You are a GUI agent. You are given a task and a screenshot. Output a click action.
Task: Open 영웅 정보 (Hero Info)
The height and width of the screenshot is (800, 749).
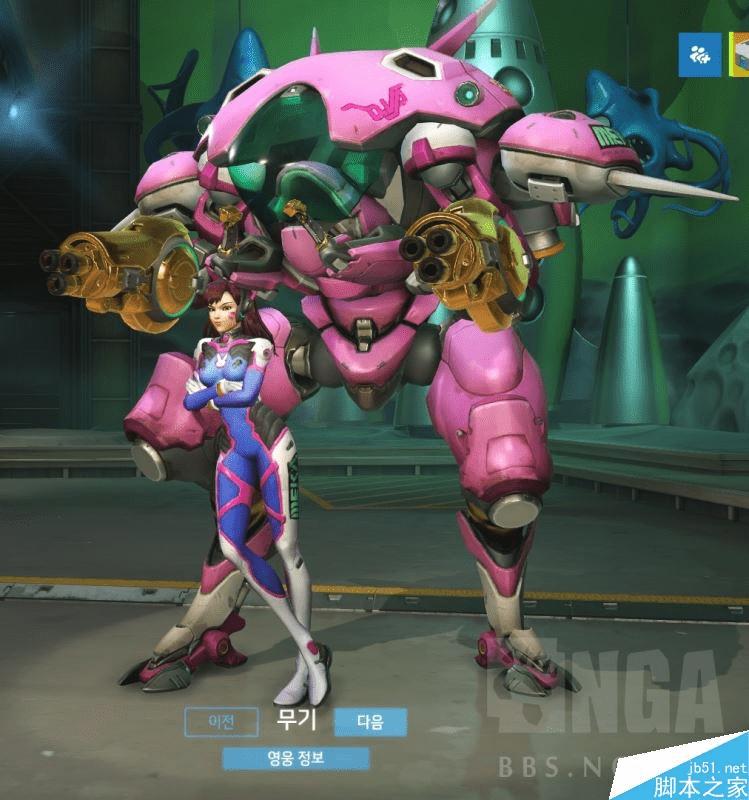[x=296, y=758]
